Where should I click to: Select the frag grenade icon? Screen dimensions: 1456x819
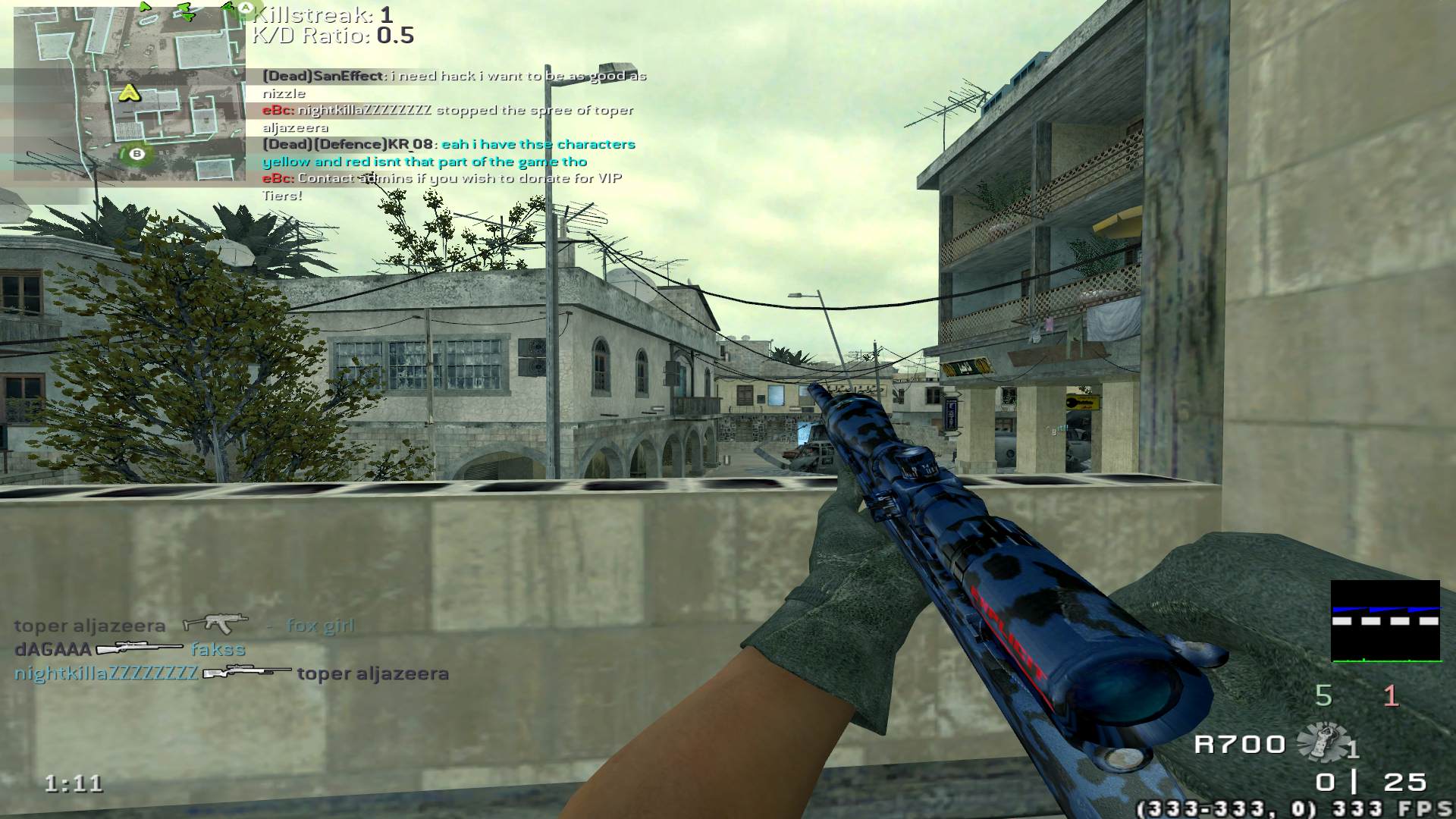(x=1323, y=742)
